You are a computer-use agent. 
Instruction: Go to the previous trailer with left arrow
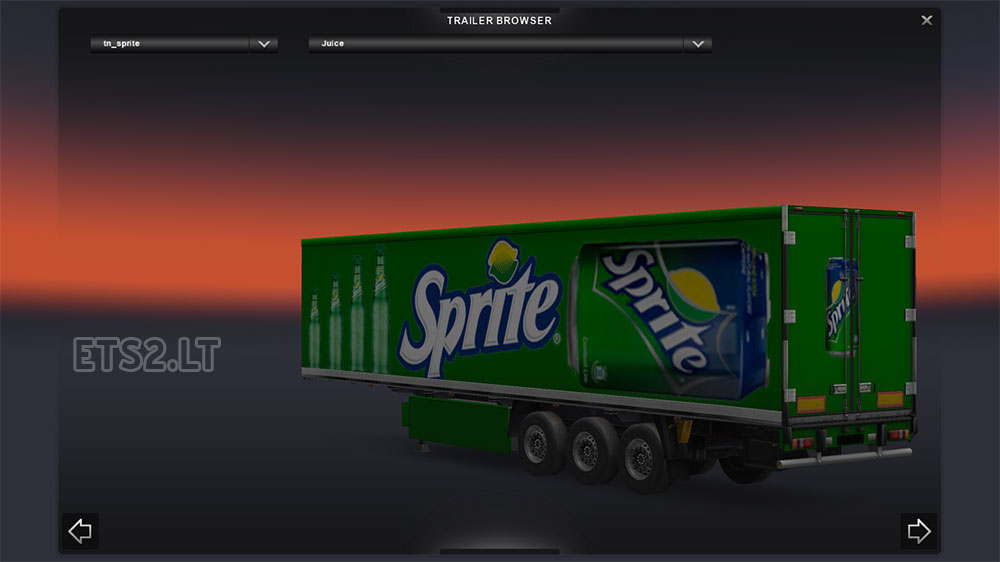[80, 531]
